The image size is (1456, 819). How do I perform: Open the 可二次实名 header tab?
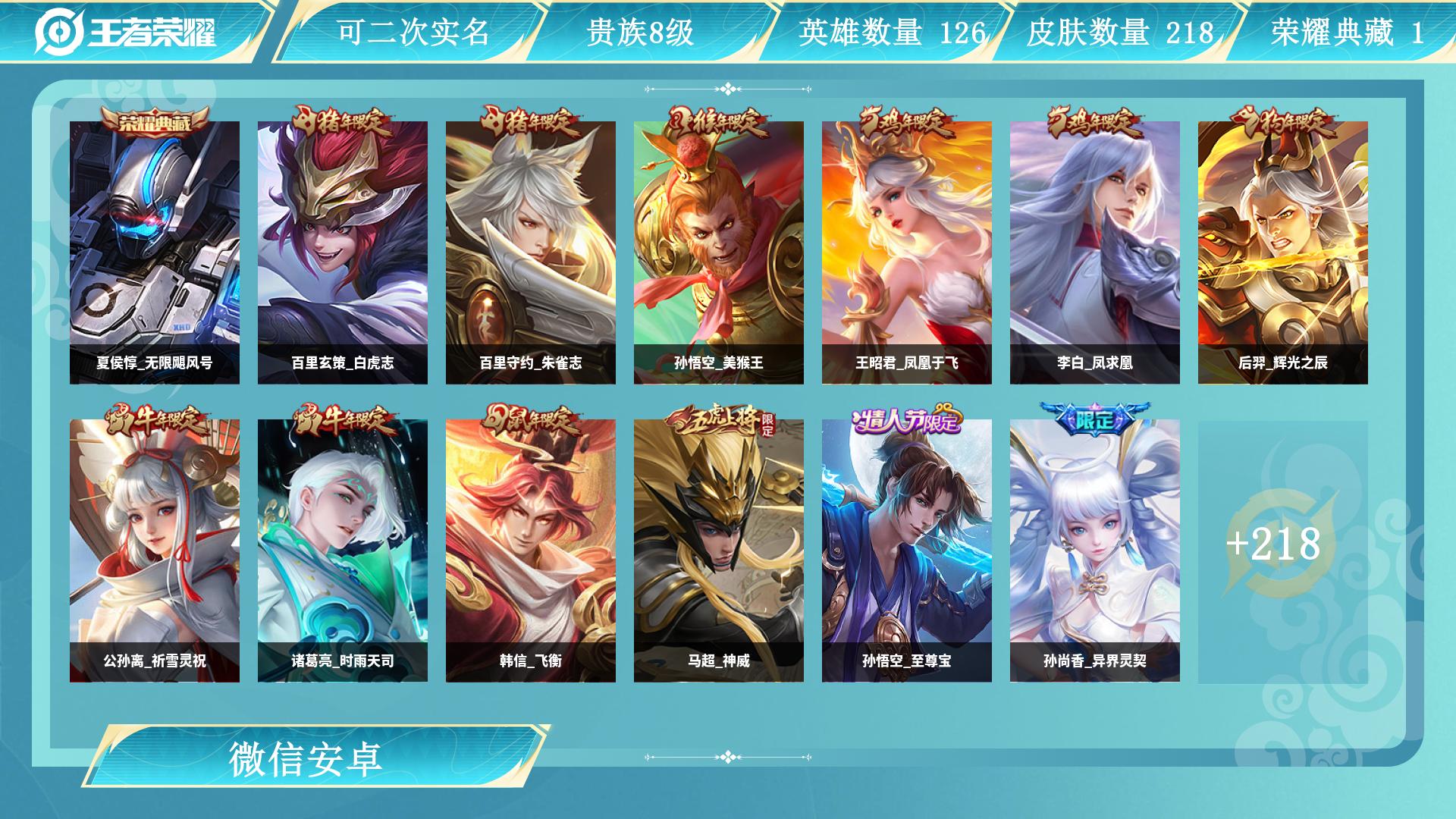coord(413,32)
